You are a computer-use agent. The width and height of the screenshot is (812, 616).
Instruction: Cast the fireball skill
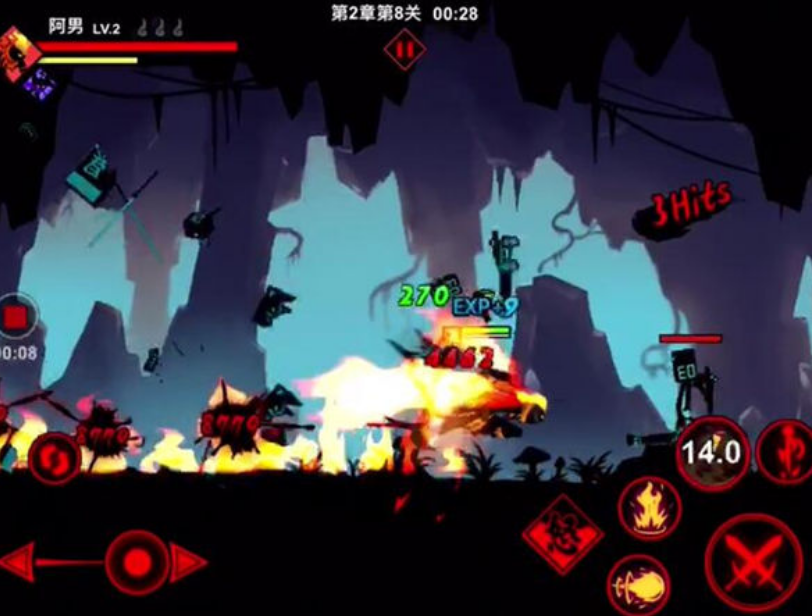[638, 583]
